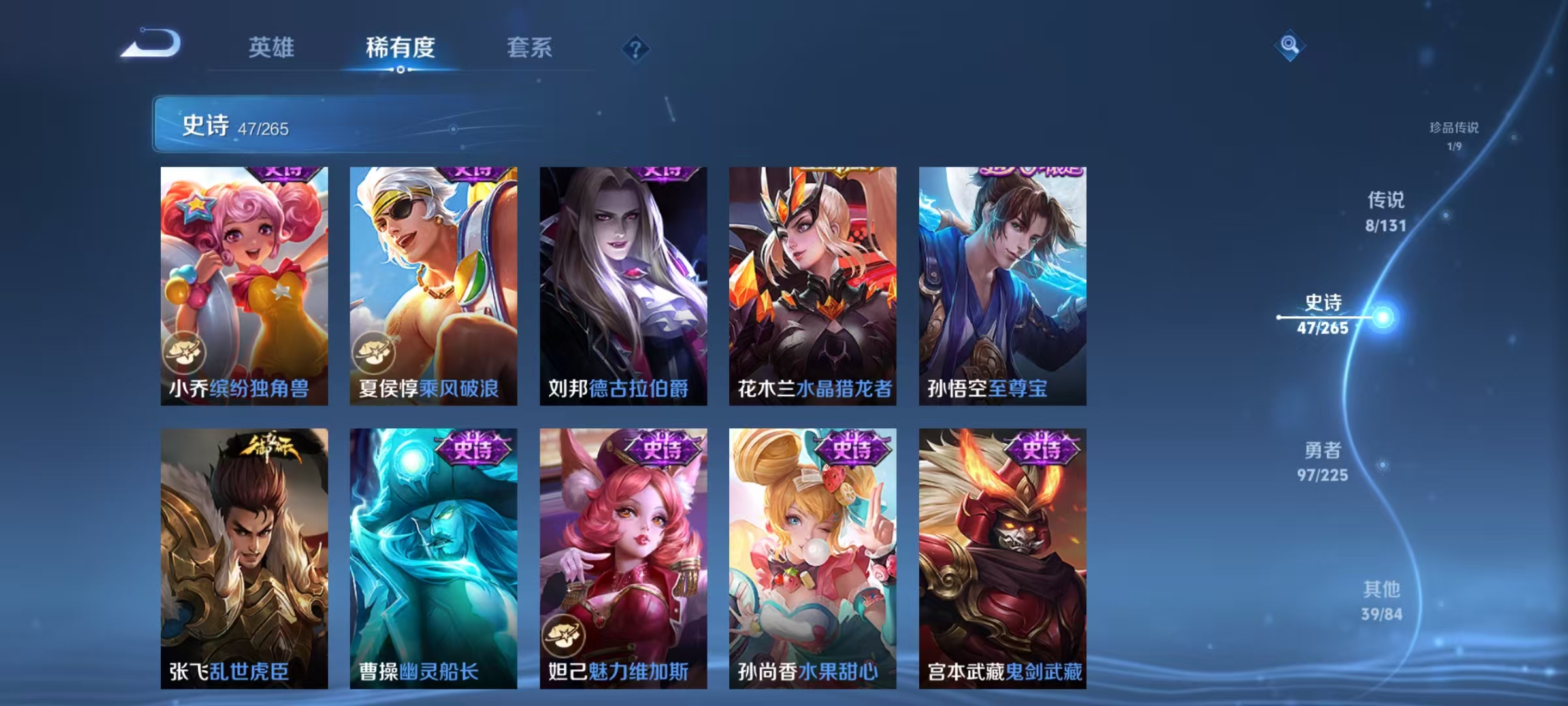Switch to the 套系 tab

(x=530, y=48)
